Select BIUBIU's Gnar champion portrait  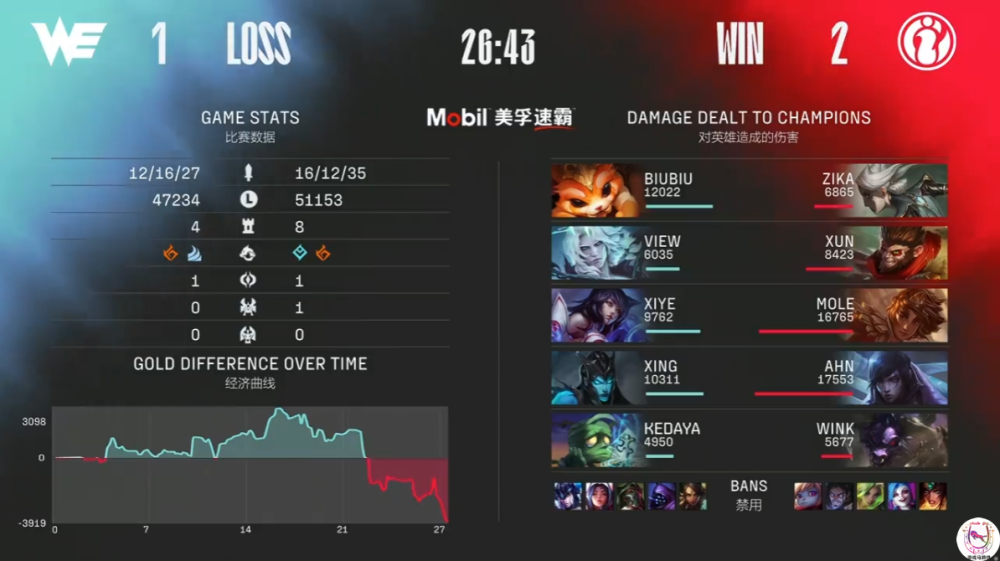597,190
